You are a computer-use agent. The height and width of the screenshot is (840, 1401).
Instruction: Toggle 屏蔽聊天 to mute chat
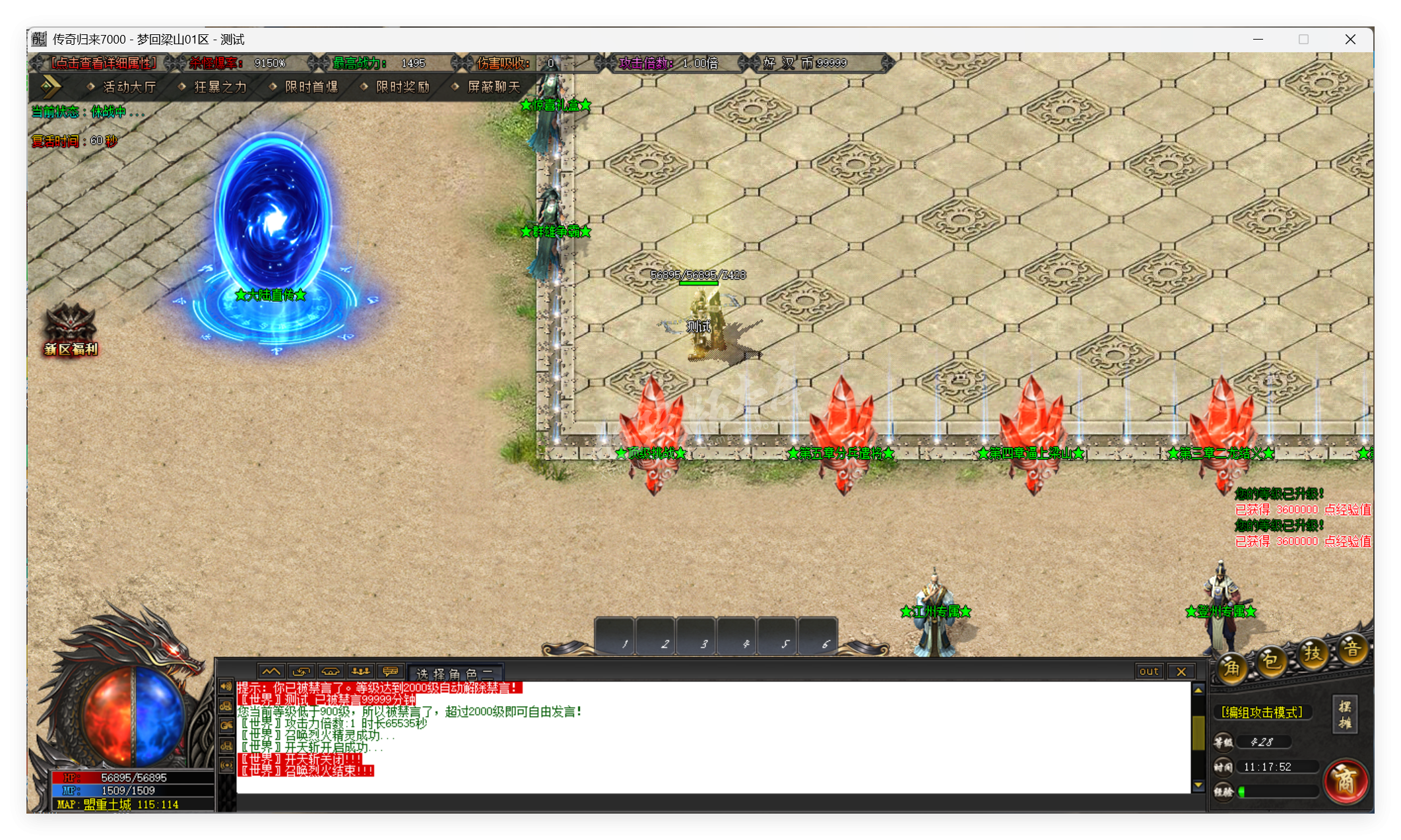[492, 86]
